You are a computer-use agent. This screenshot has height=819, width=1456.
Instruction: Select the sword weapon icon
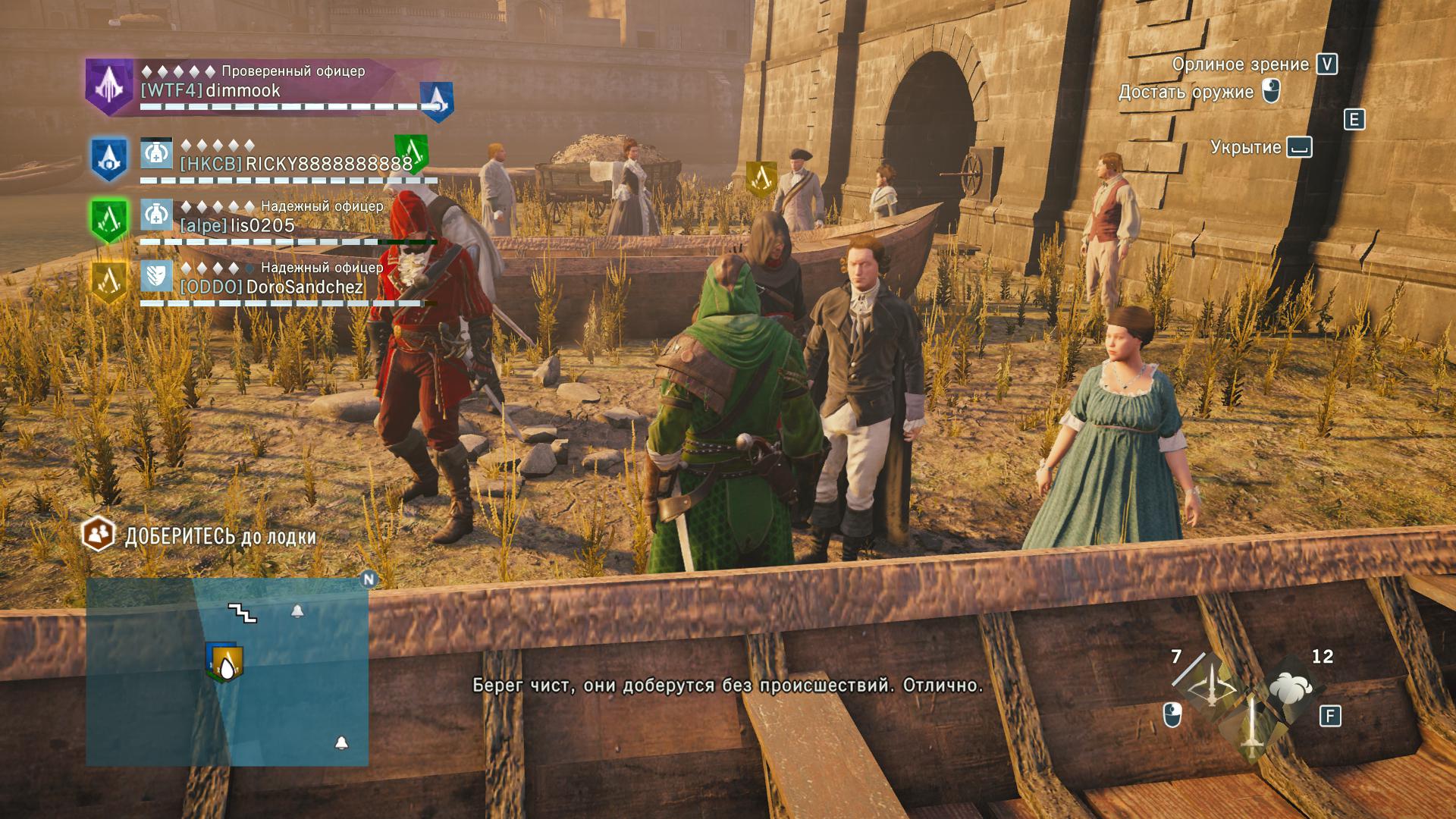point(1250,726)
